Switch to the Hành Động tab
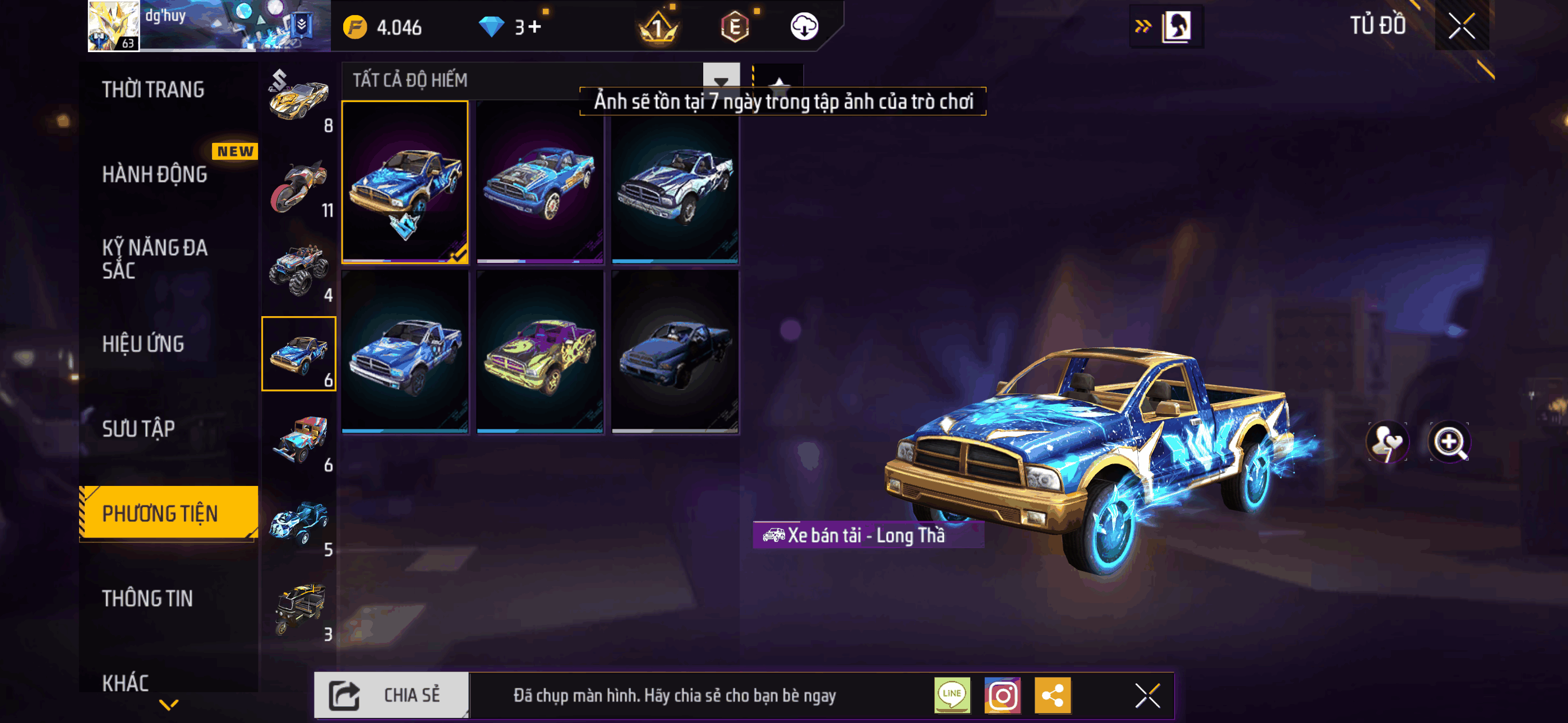Viewport: 1568px width, 723px height. pos(155,175)
